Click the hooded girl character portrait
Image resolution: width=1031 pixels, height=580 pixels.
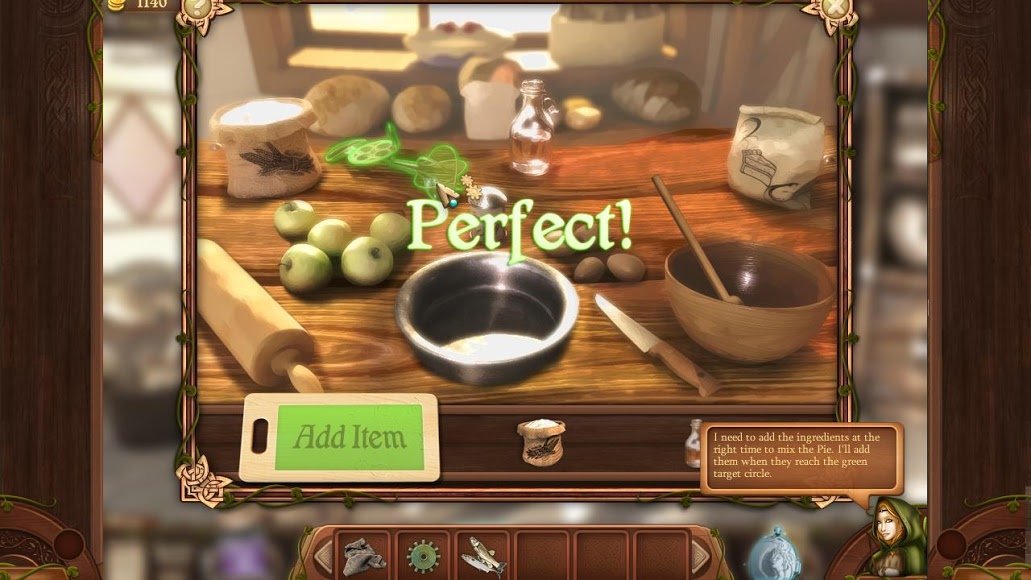tap(888, 530)
